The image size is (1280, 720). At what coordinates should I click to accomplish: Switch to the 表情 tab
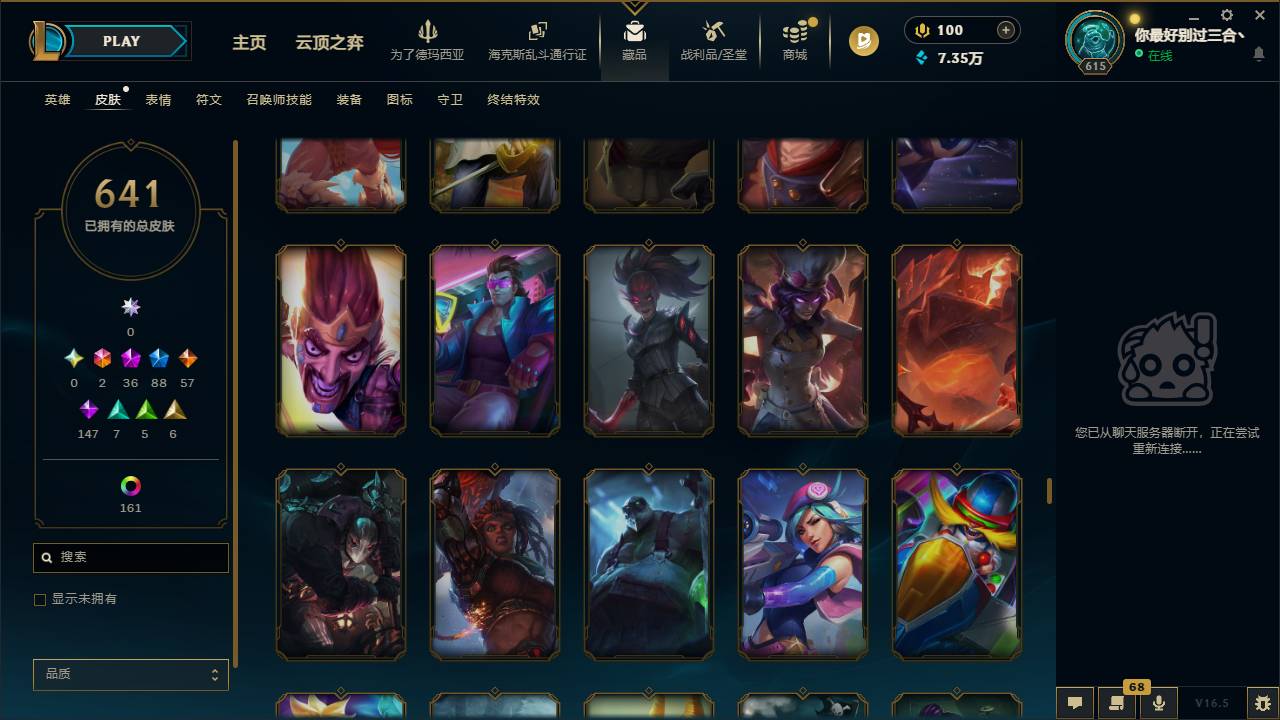pos(160,100)
